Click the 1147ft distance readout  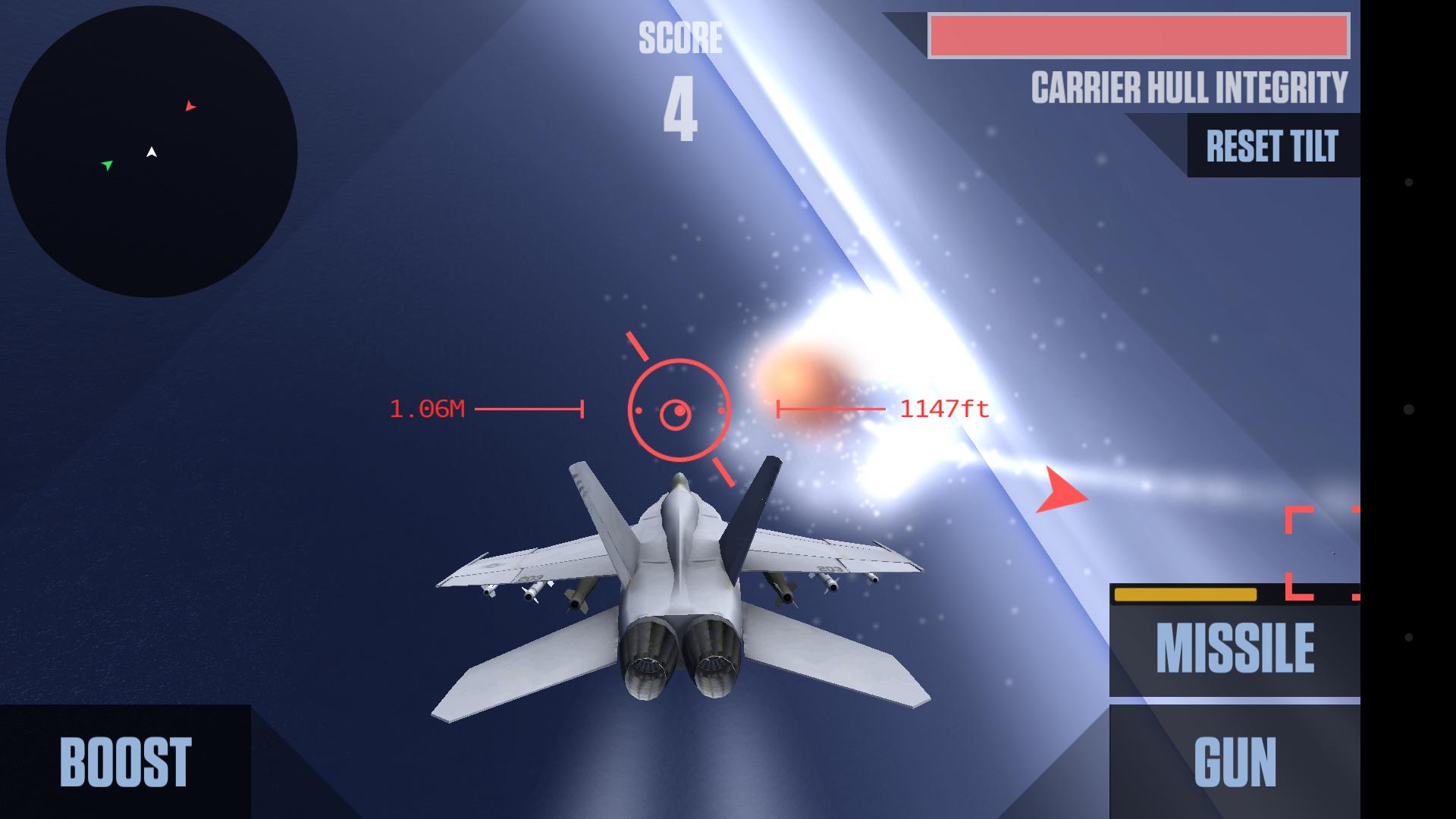click(x=943, y=410)
